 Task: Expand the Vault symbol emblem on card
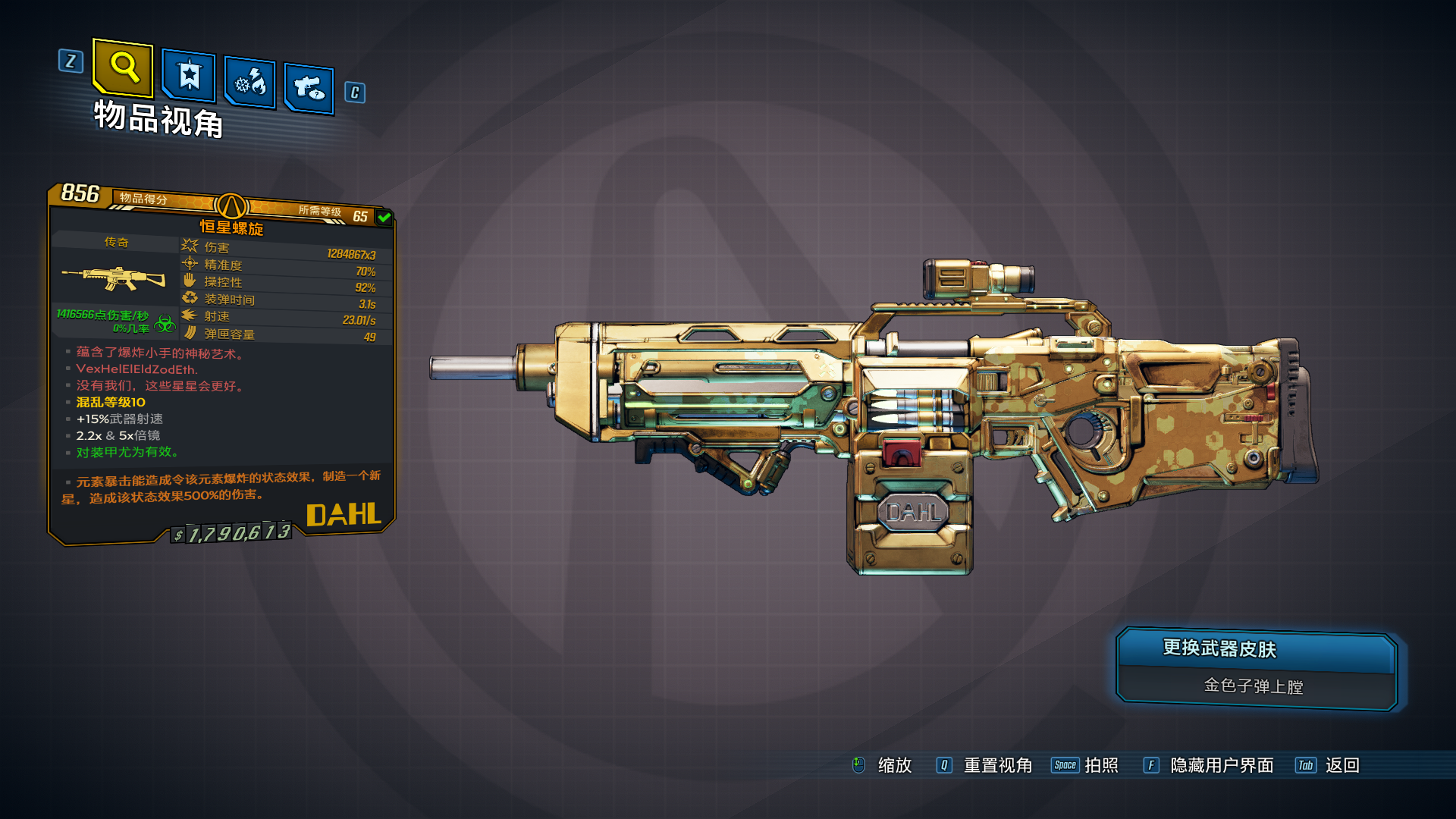point(231,205)
